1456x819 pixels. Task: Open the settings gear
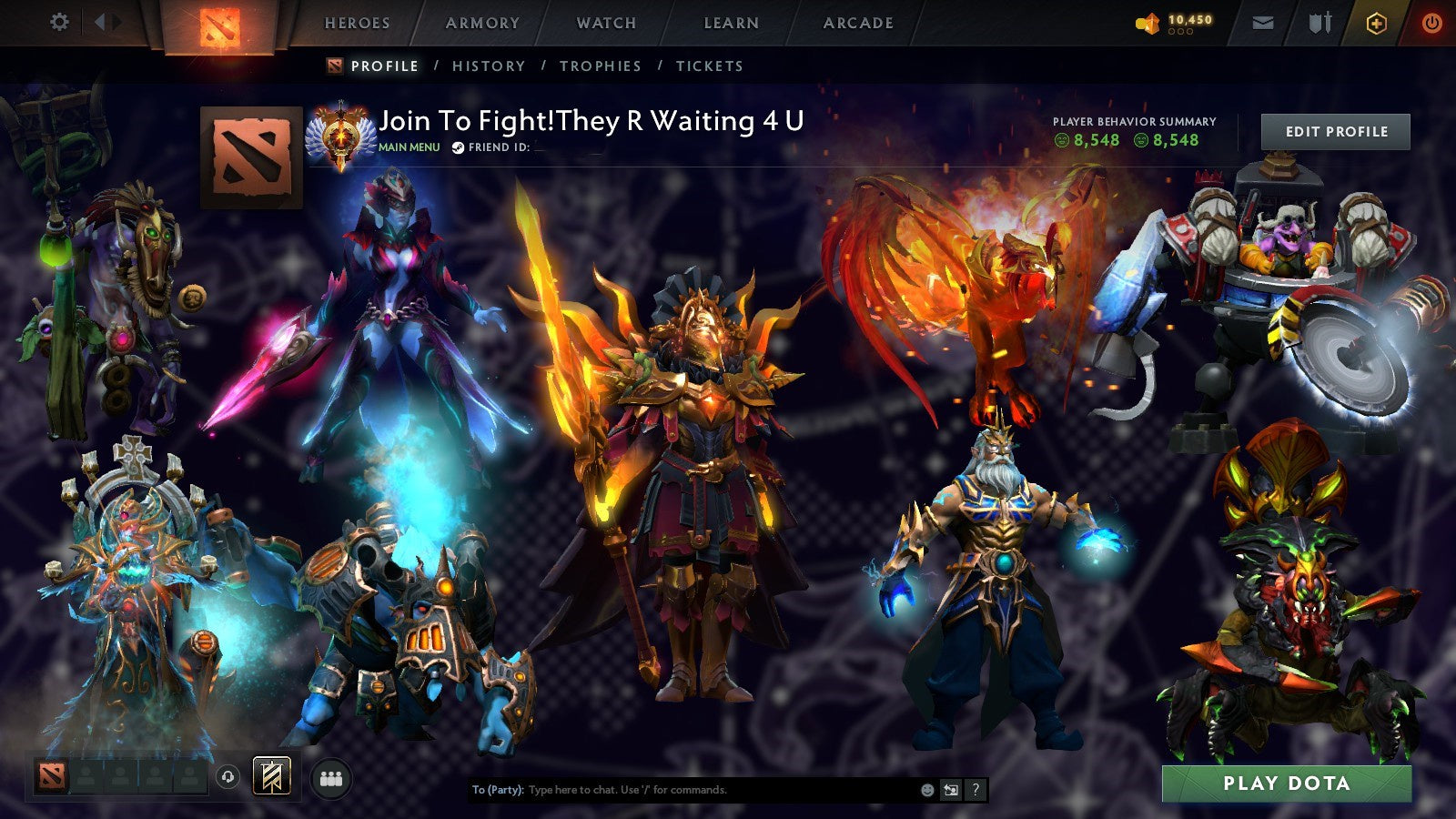point(59,21)
